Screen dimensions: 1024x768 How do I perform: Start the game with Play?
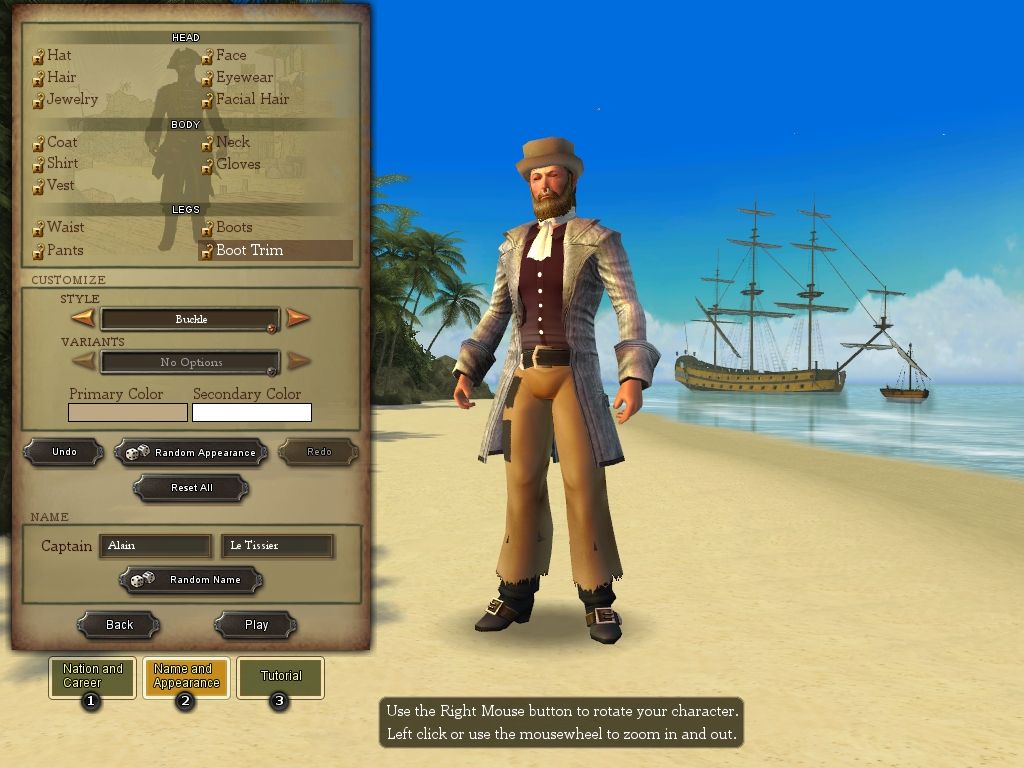tap(256, 625)
